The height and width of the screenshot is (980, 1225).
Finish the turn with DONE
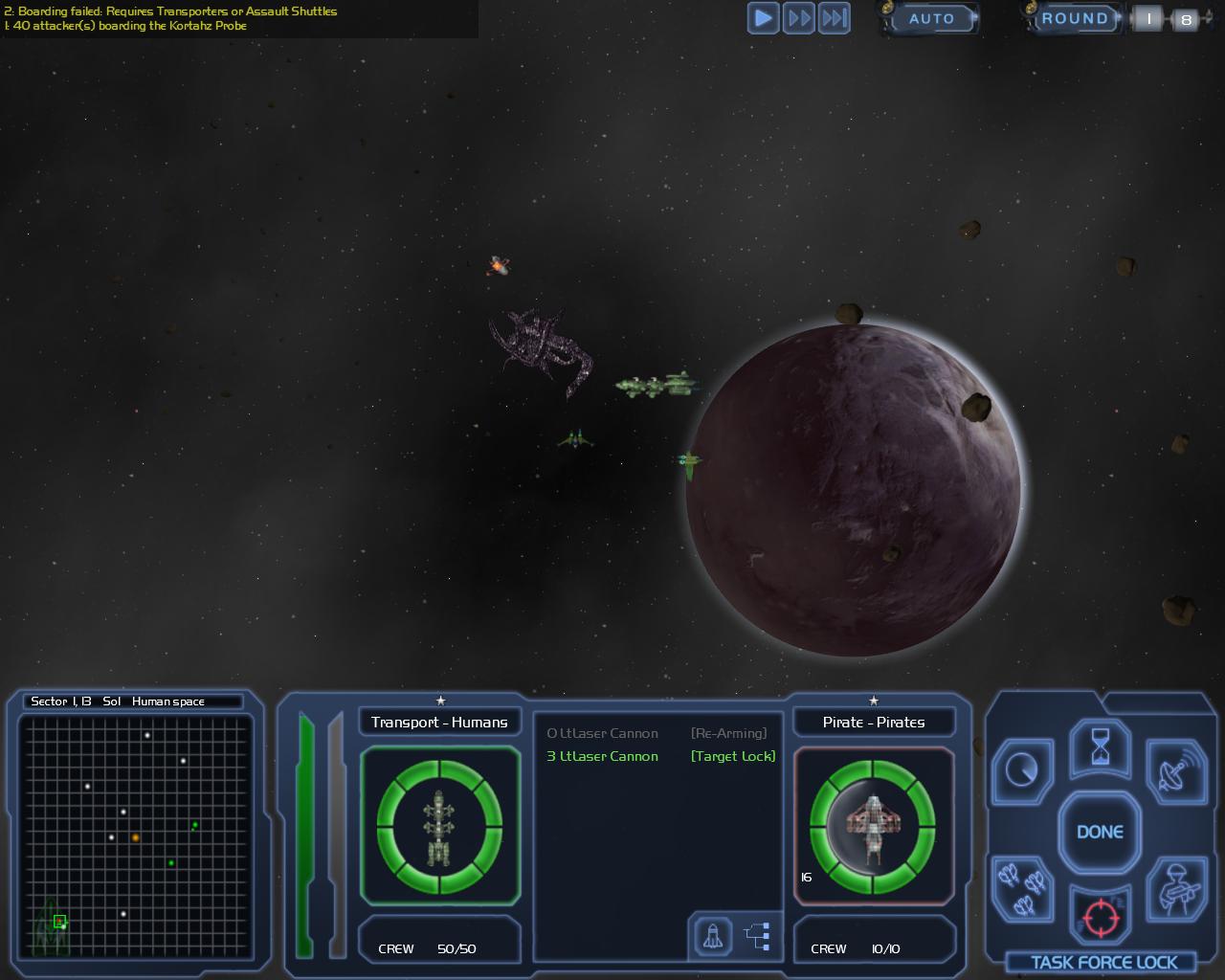click(1100, 832)
